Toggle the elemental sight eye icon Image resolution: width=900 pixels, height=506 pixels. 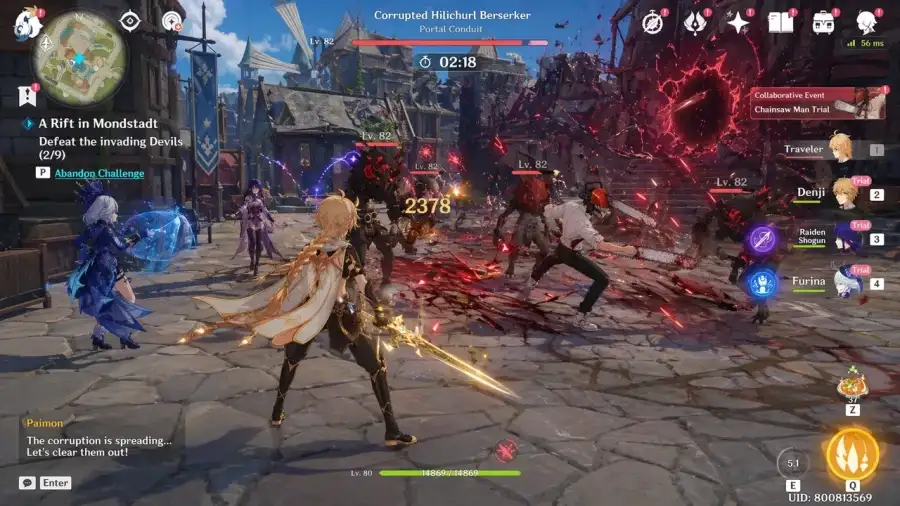[130, 20]
